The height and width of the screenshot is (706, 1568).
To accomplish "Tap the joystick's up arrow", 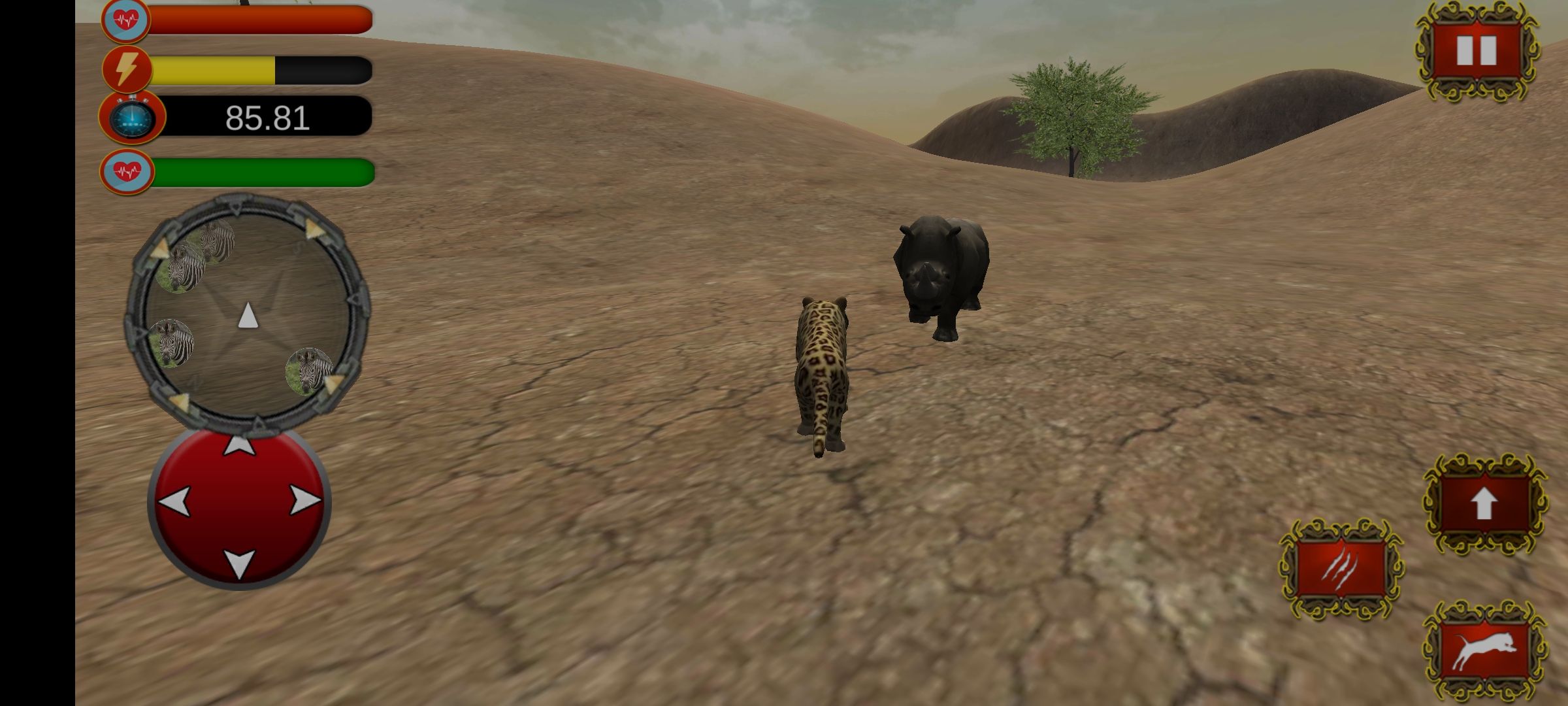I will coord(239,446).
